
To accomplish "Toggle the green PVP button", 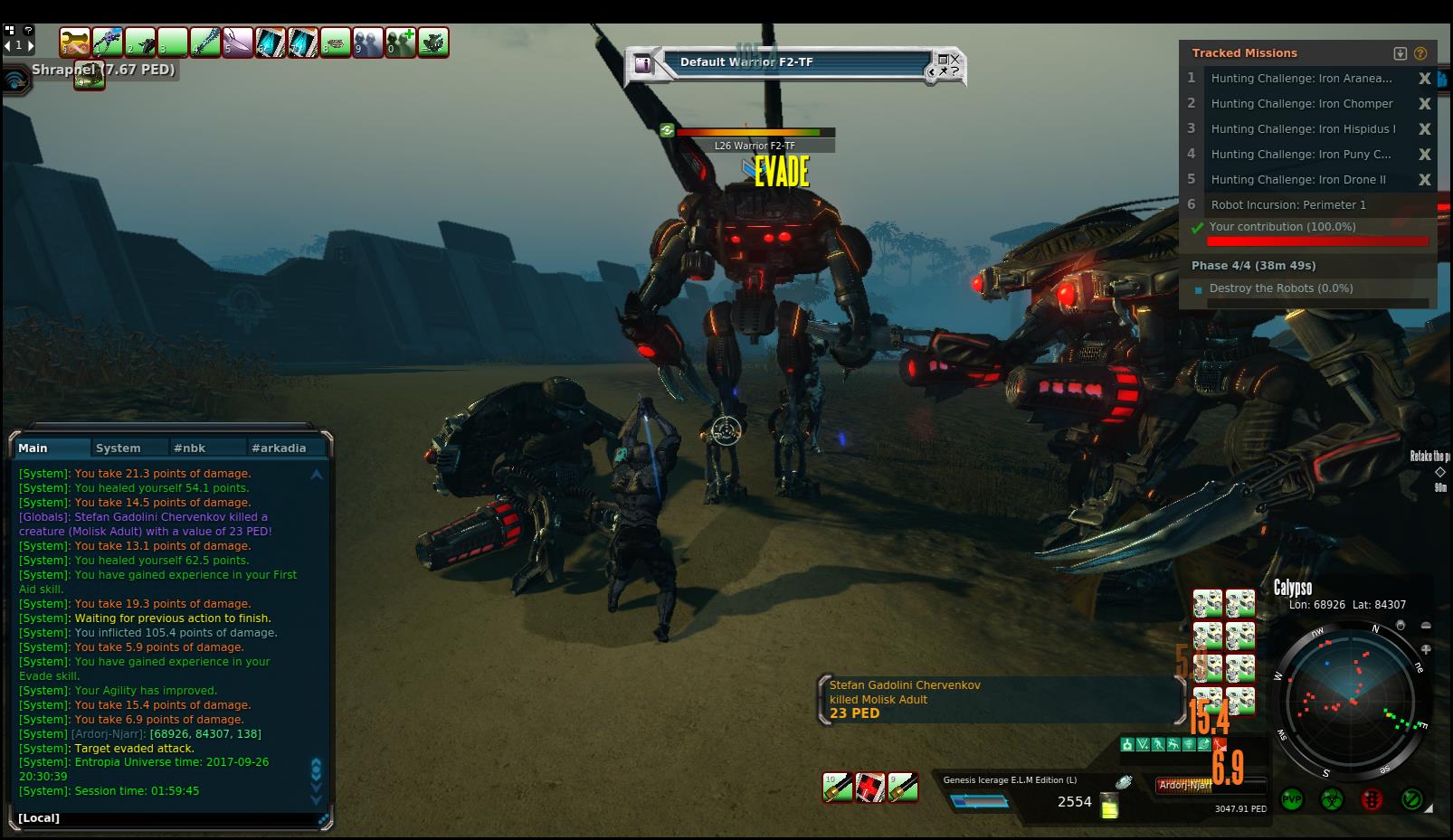I will pos(1292,799).
